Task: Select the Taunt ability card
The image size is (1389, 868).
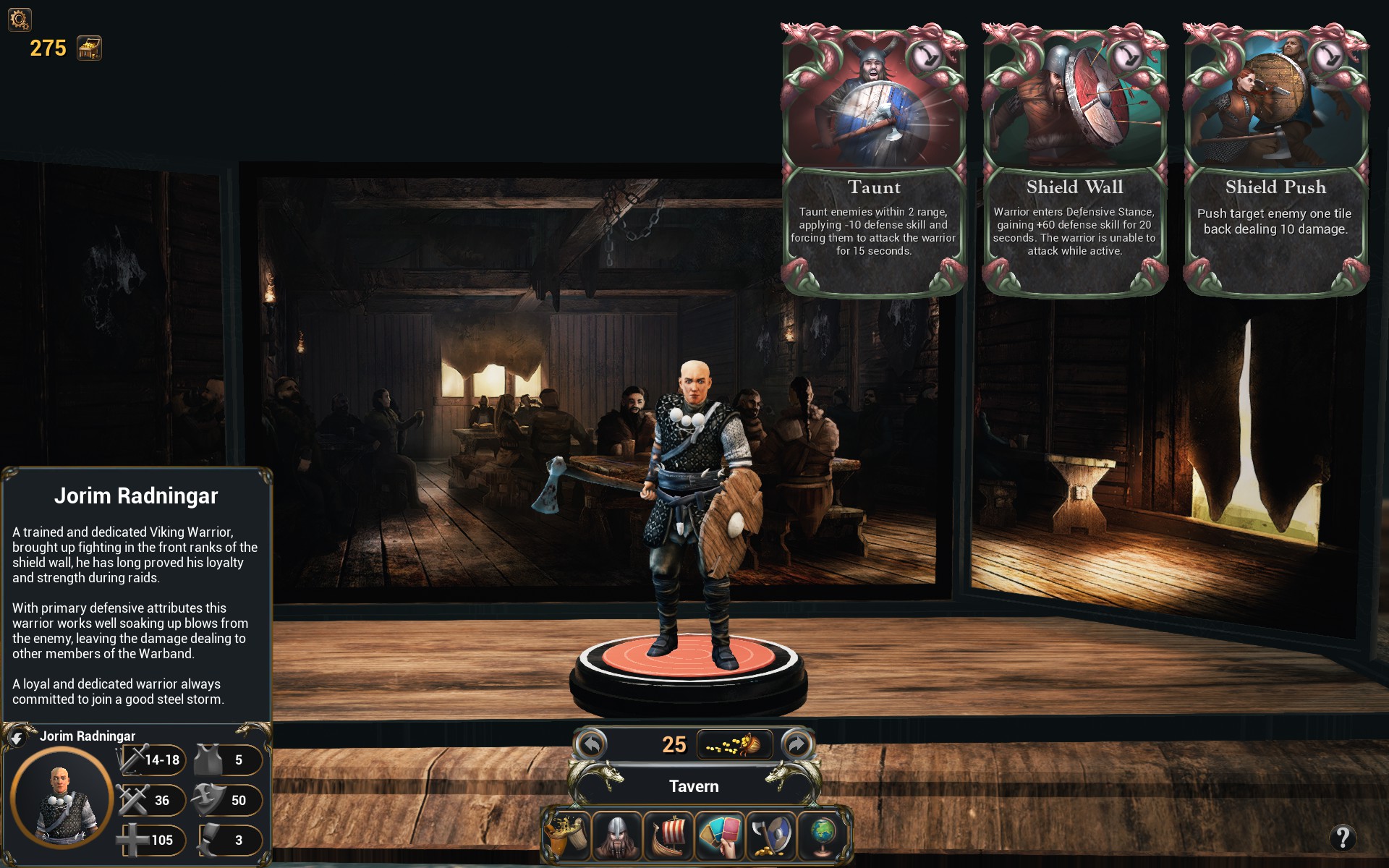Action: [x=874, y=159]
